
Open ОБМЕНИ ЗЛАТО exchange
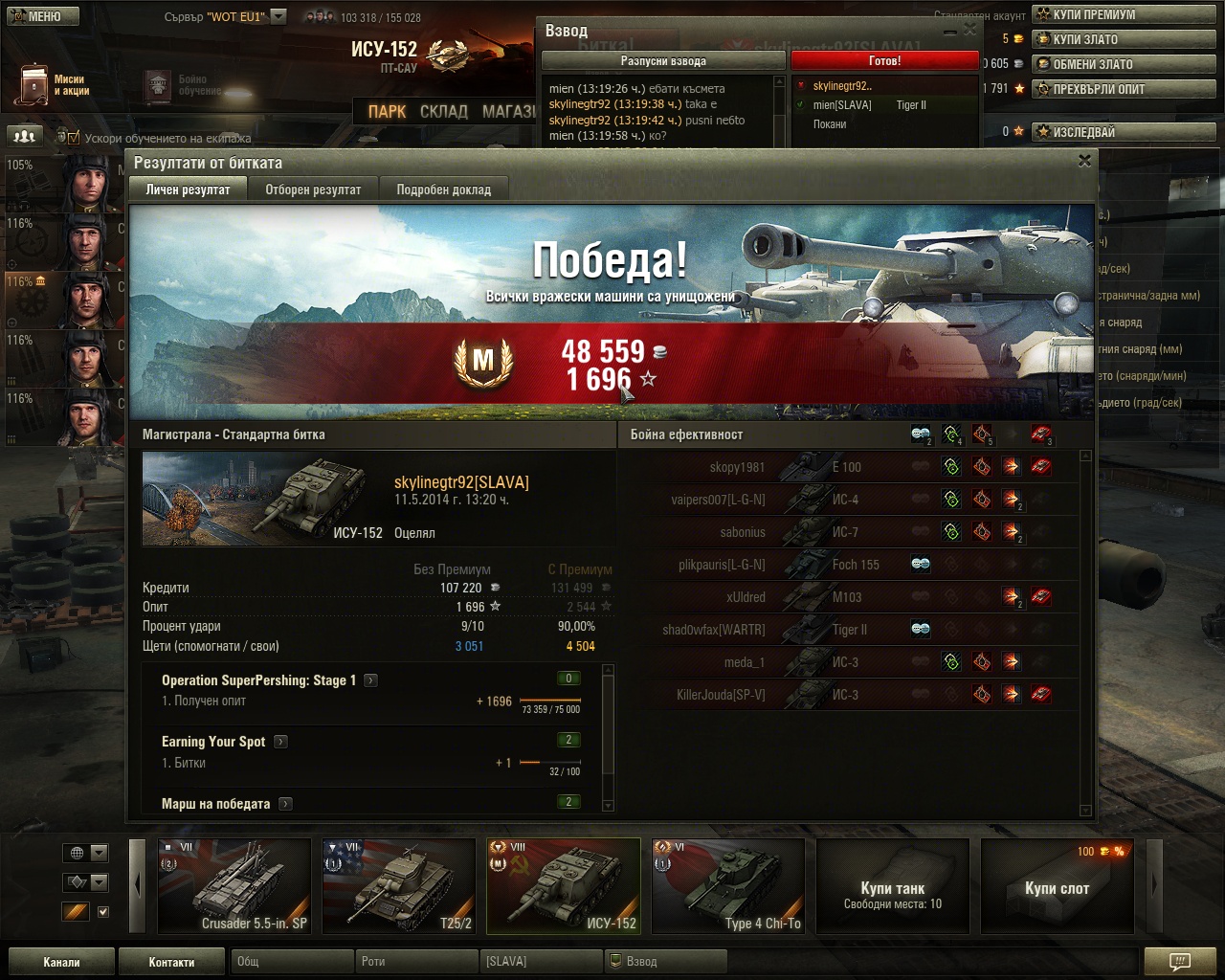pos(1124,64)
